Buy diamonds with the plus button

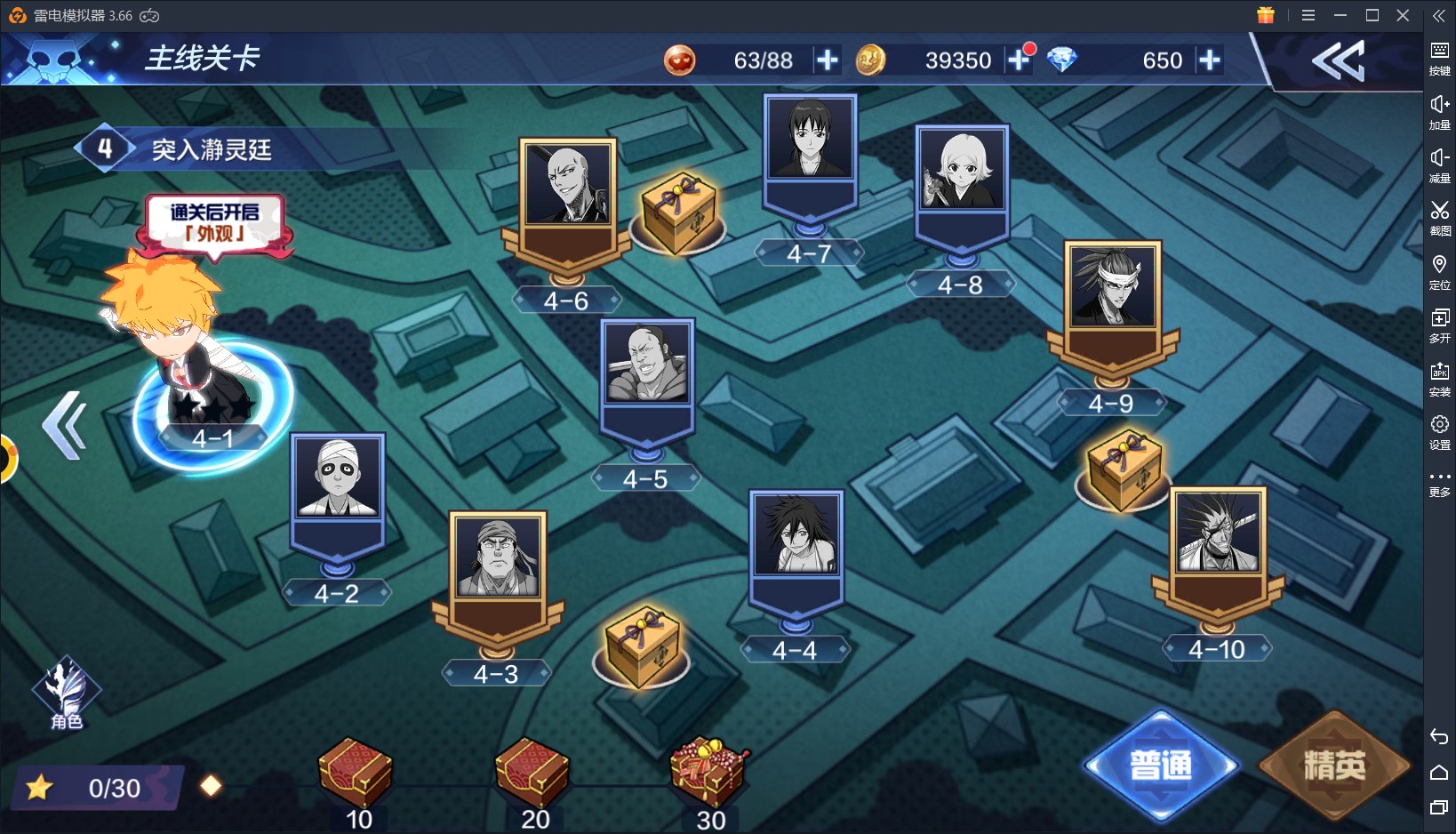1209,60
